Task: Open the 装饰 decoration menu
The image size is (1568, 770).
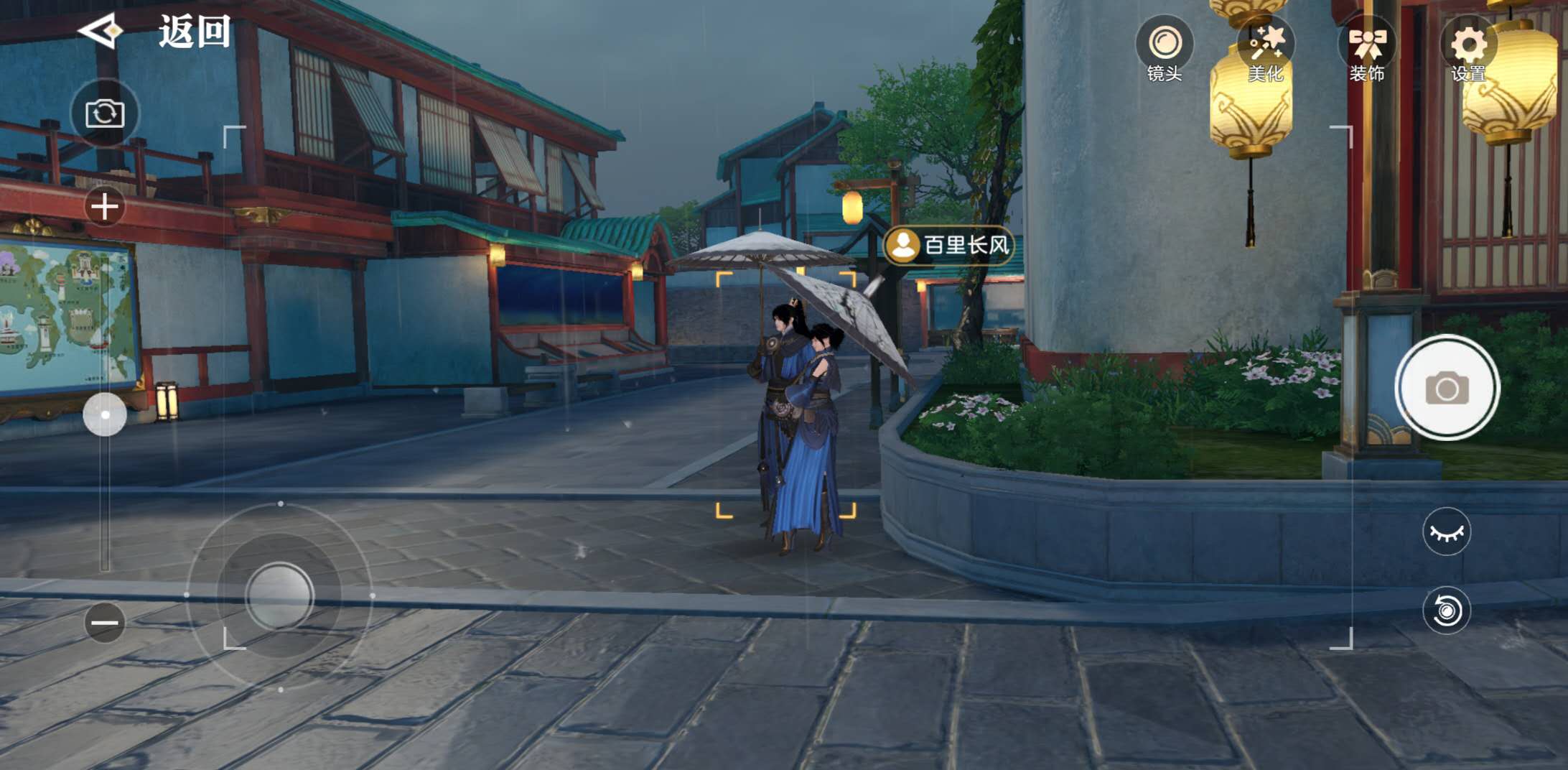Action: click(x=1367, y=50)
